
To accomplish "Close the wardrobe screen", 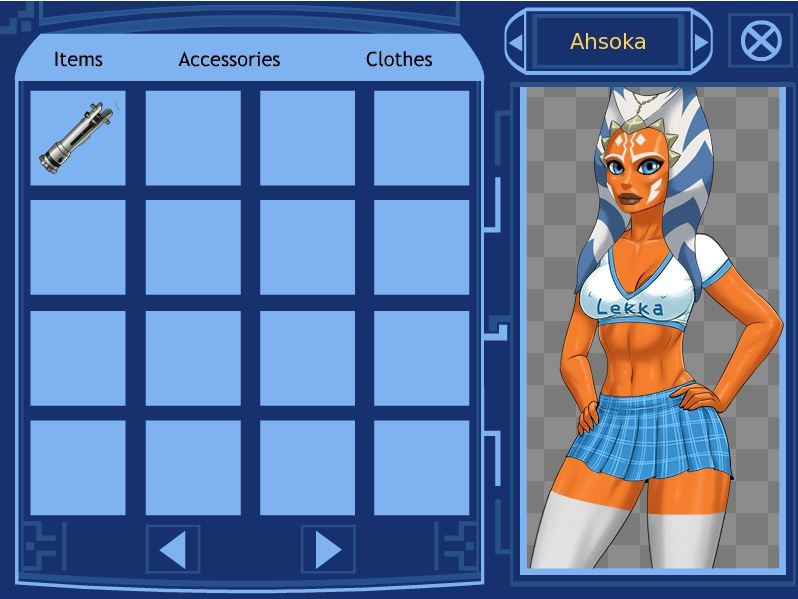I will point(761,42).
